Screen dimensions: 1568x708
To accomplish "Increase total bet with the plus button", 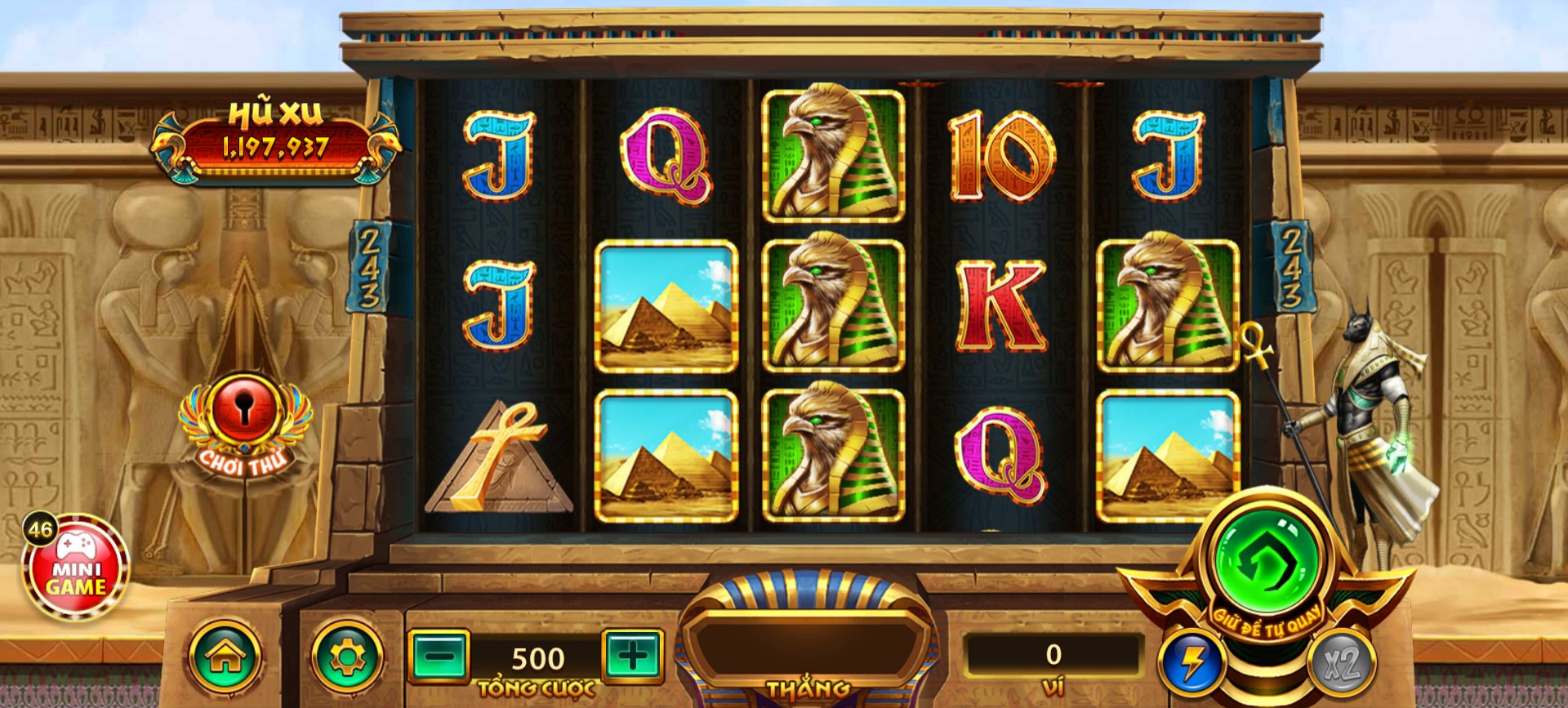I will point(632,655).
